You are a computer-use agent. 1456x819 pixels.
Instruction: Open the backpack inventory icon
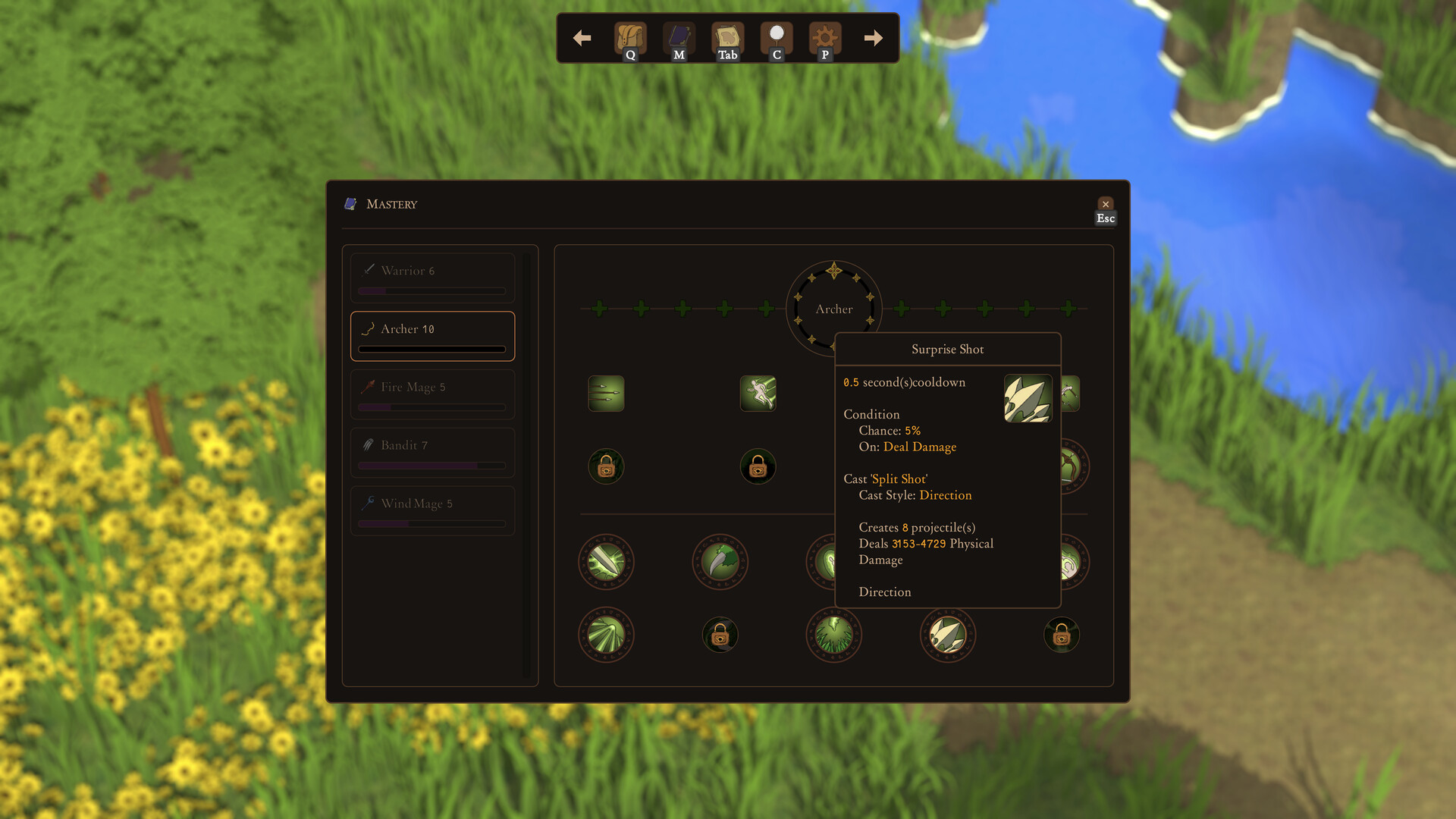(629, 38)
